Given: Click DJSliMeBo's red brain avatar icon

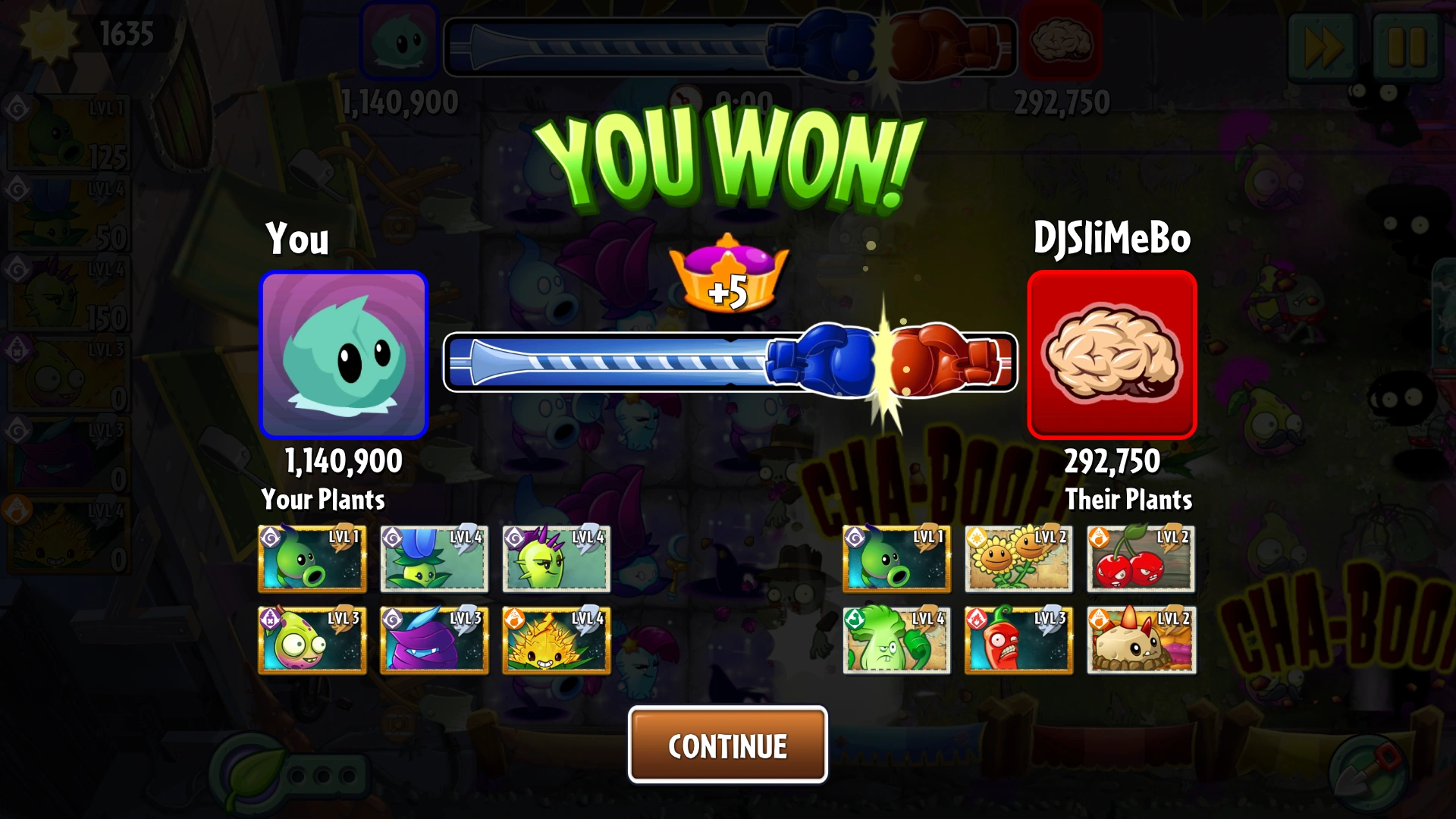Looking at the screenshot, I should tap(1111, 356).
